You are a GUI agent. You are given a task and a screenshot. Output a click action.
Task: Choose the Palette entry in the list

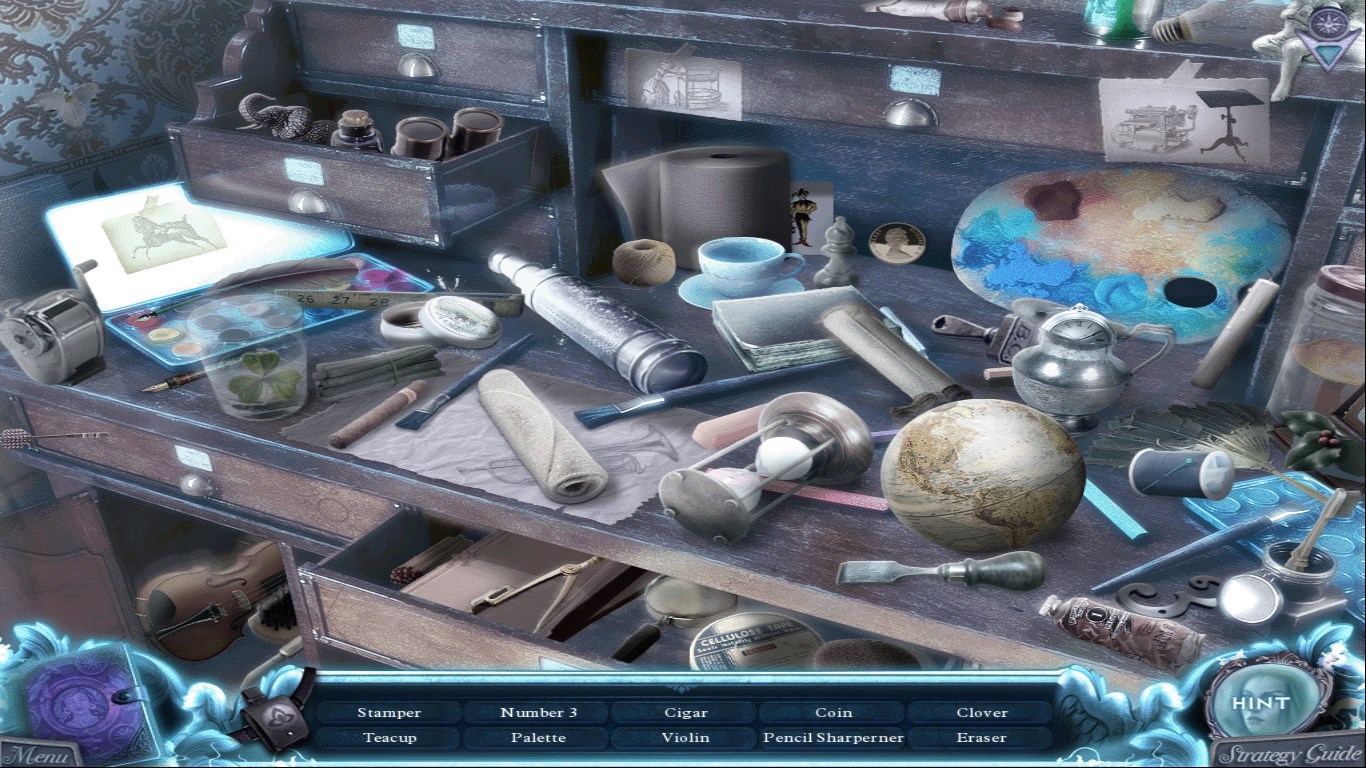click(538, 738)
